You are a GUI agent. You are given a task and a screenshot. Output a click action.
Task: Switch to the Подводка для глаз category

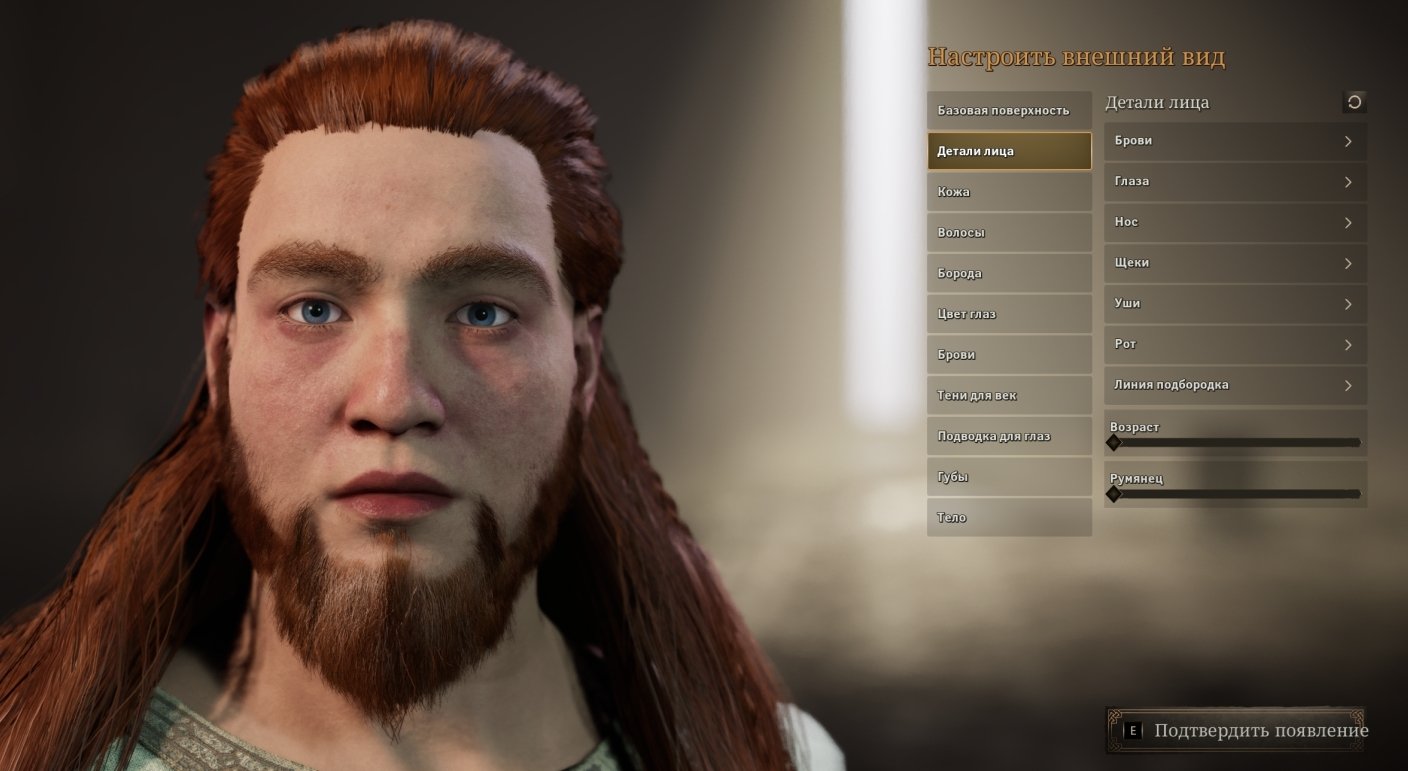pyautogui.click(x=1008, y=436)
